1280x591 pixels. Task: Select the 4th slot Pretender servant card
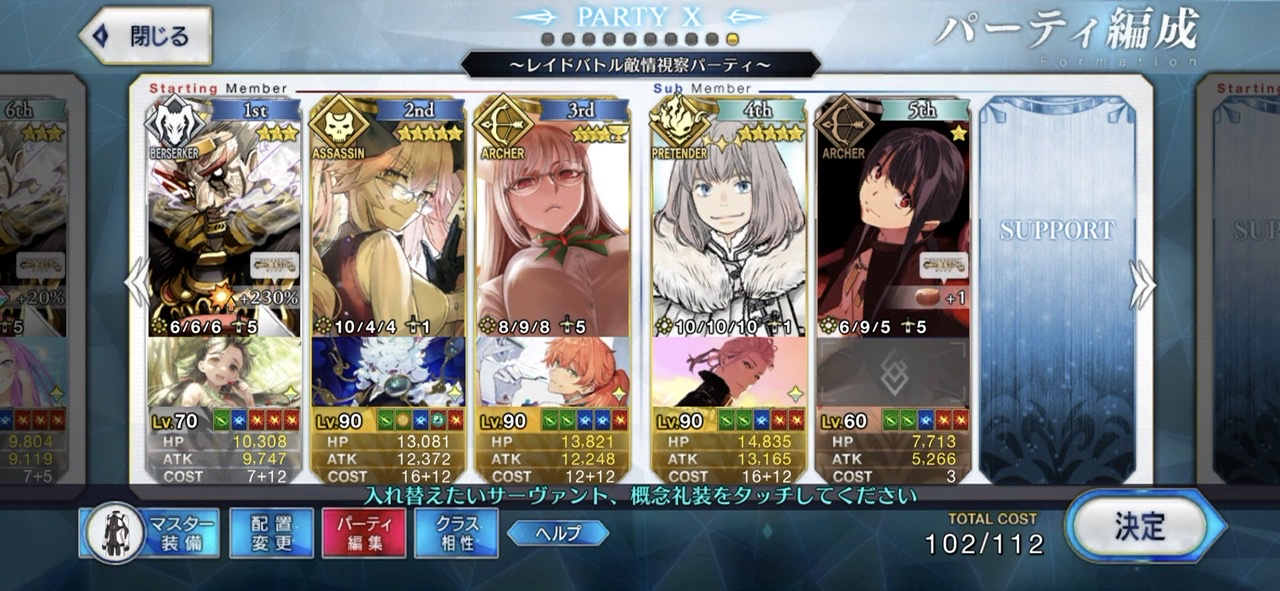(729, 215)
